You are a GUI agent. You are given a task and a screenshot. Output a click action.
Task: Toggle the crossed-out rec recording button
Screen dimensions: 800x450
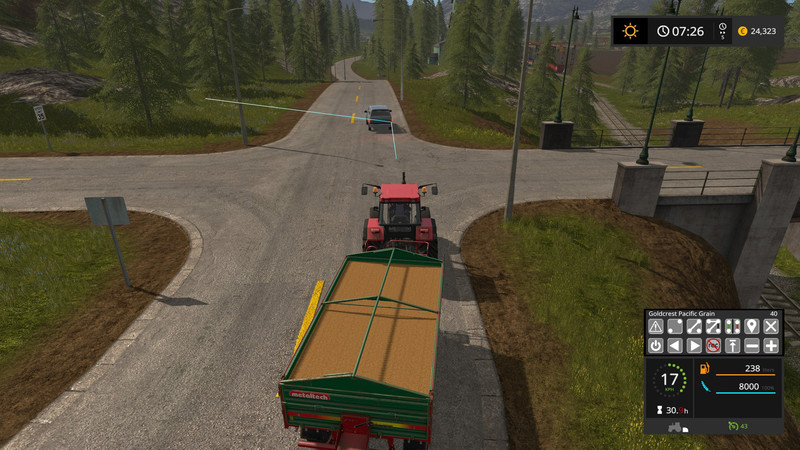pos(713,345)
